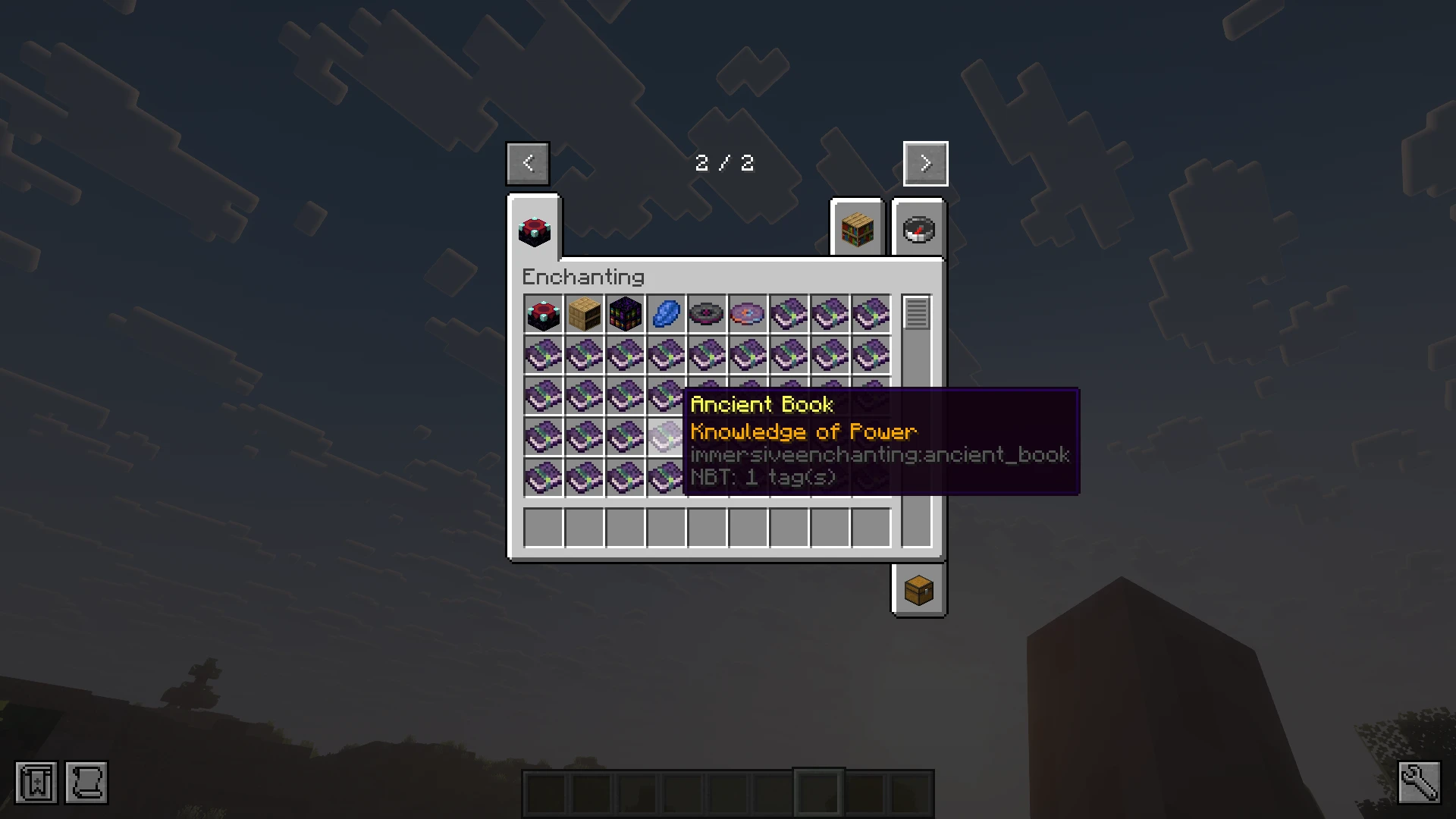The image size is (1456, 819).
Task: Go back using the left arrow button
Action: point(528,163)
